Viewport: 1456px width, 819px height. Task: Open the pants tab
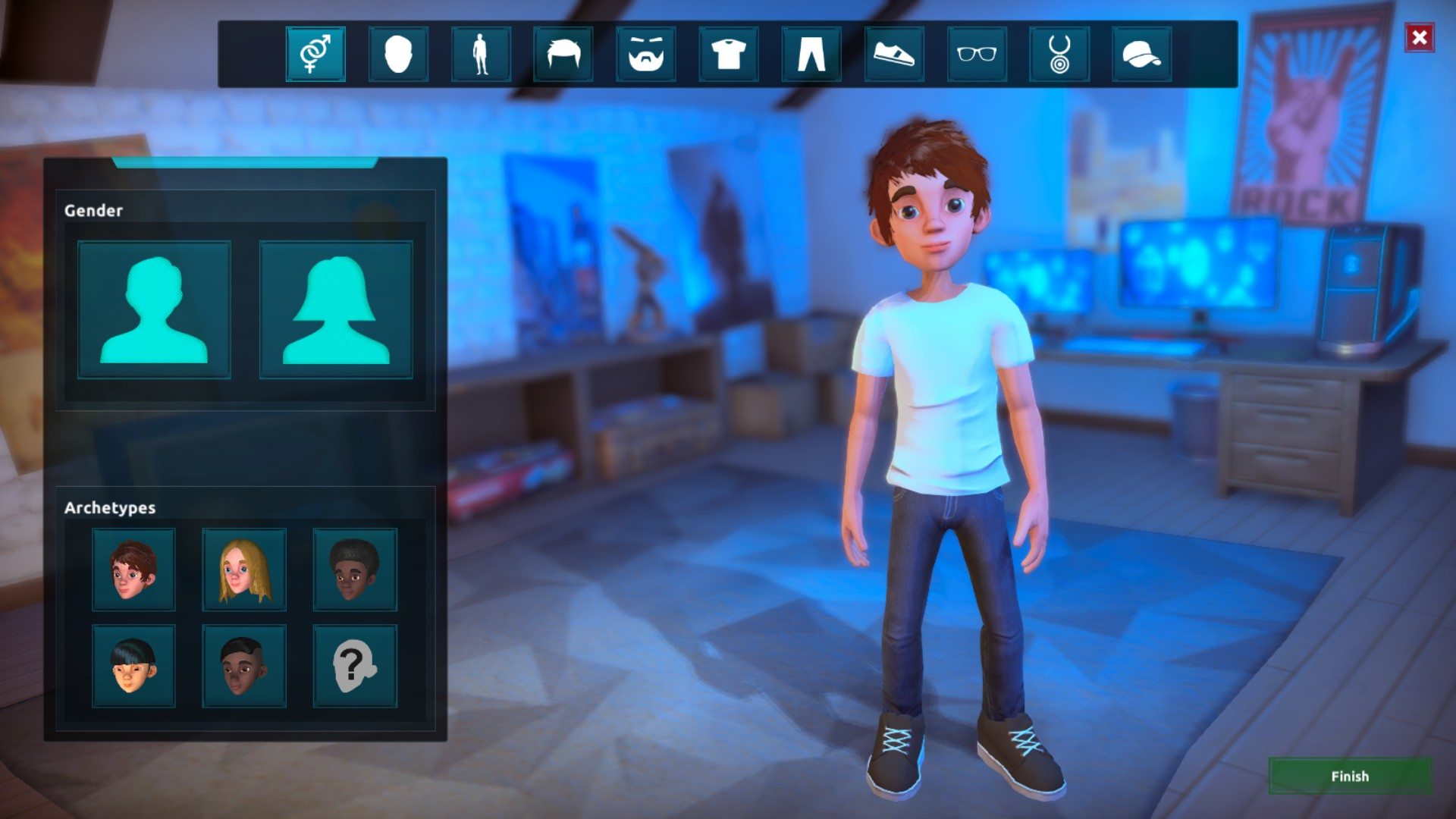[811, 54]
